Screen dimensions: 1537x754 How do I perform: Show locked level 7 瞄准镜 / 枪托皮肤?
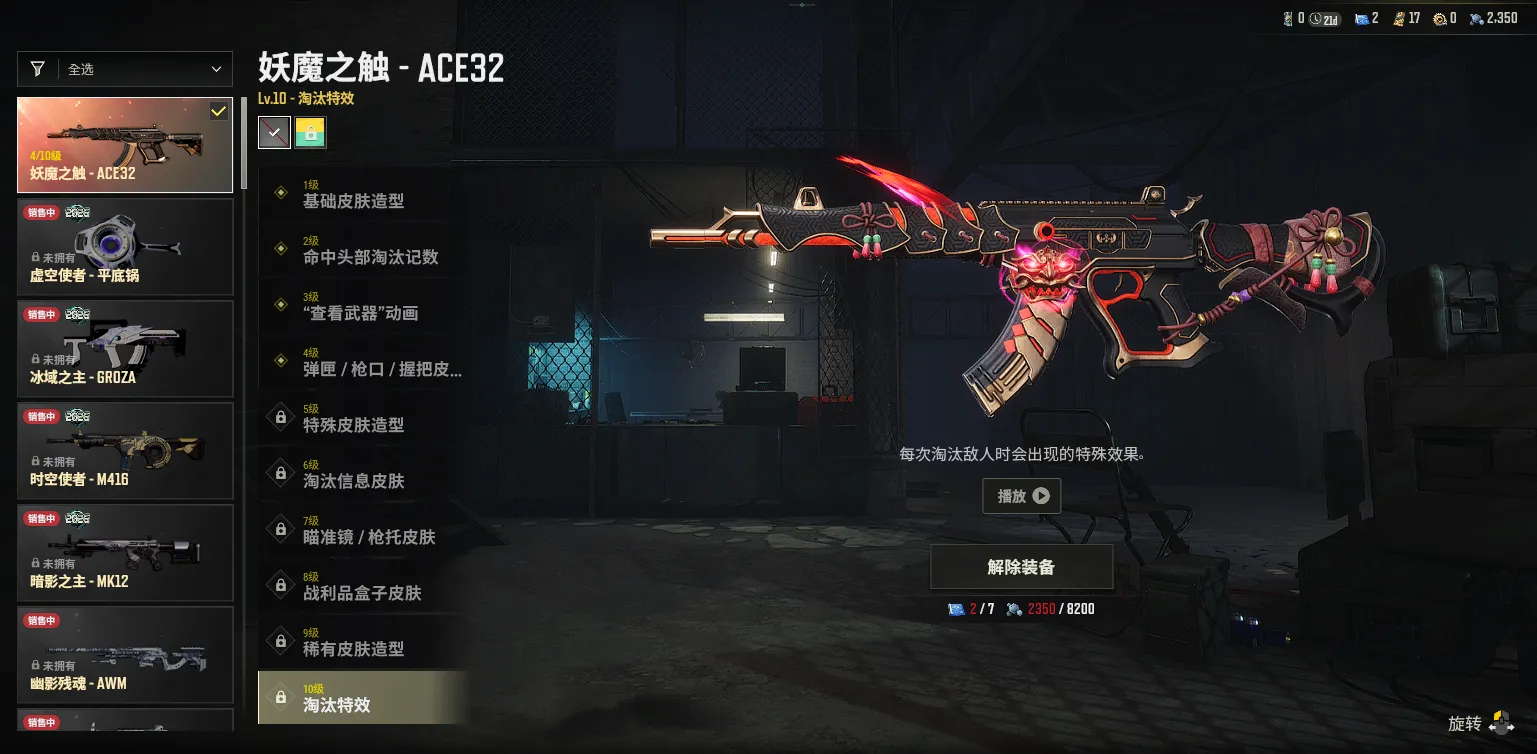(x=360, y=530)
